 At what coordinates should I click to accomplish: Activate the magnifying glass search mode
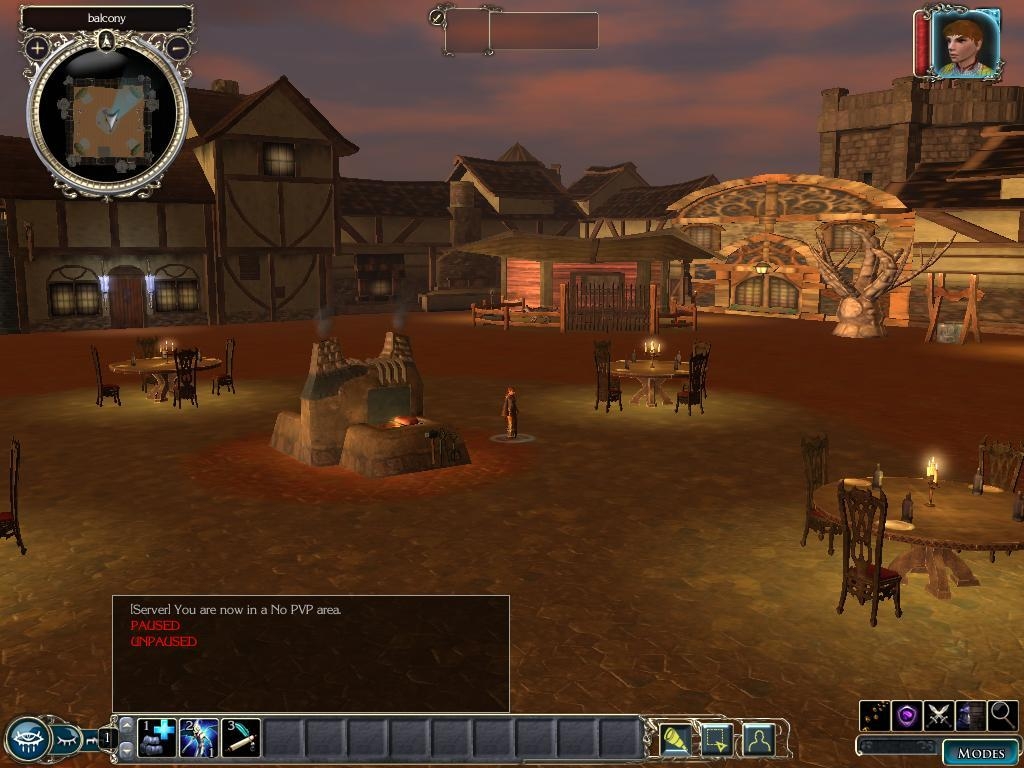pos(1002,716)
